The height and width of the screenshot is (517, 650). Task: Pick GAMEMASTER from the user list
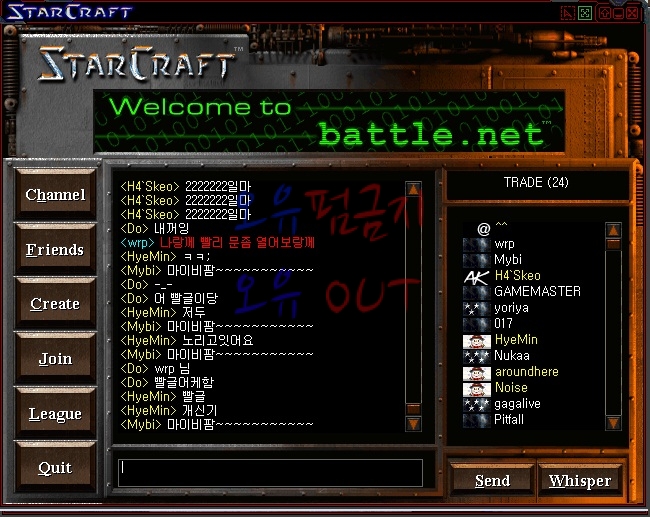tap(537, 291)
